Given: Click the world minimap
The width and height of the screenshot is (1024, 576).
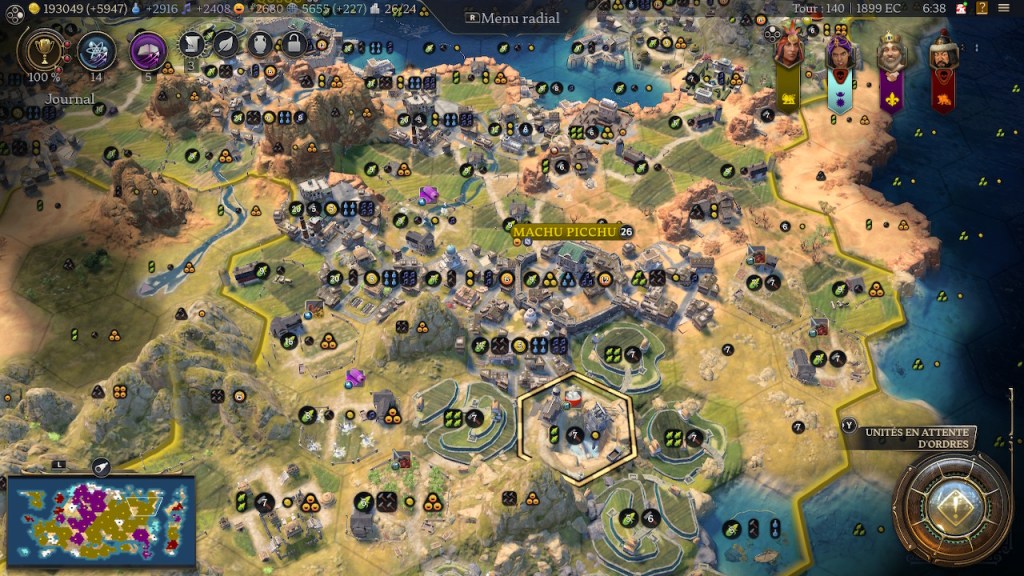Looking at the screenshot, I should point(100,520).
